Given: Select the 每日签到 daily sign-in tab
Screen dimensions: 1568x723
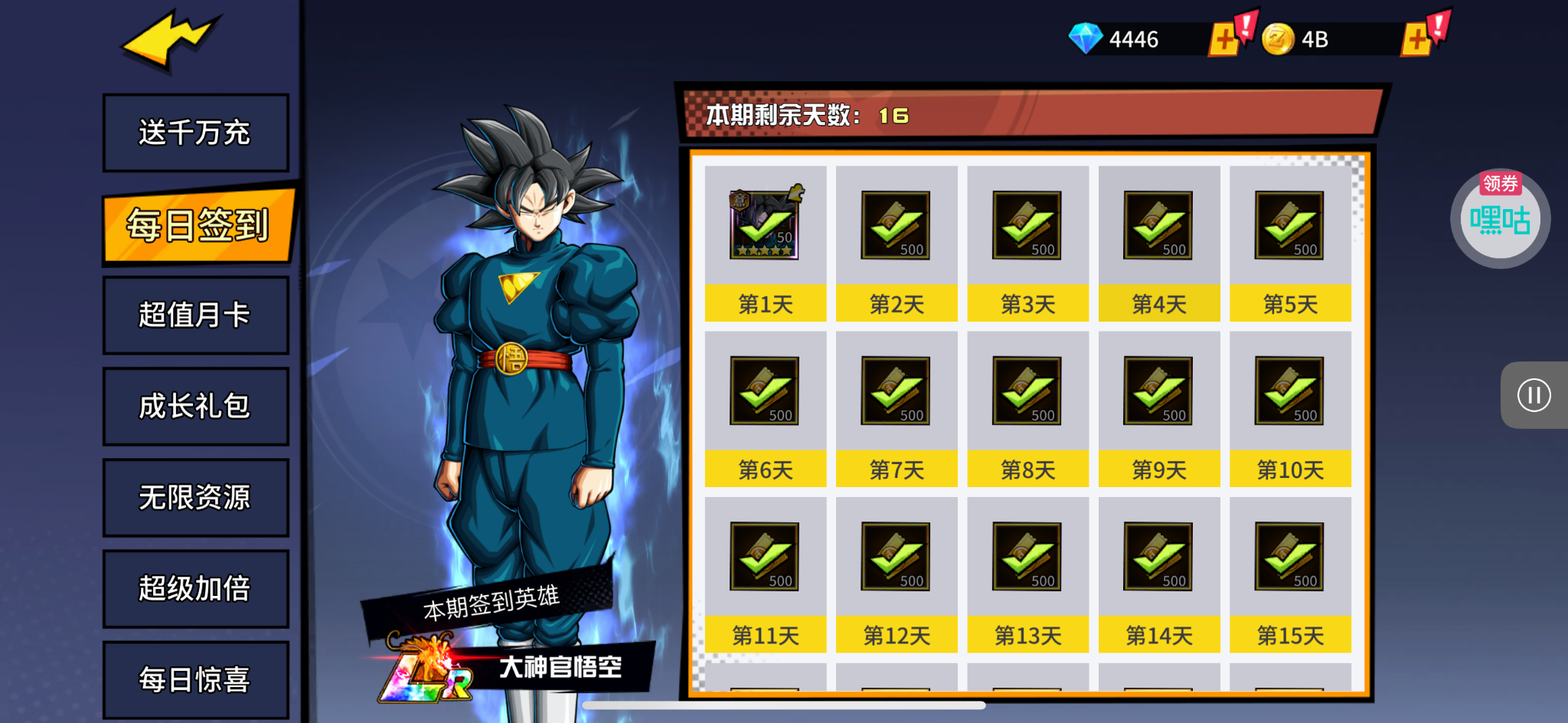Looking at the screenshot, I should (x=198, y=225).
